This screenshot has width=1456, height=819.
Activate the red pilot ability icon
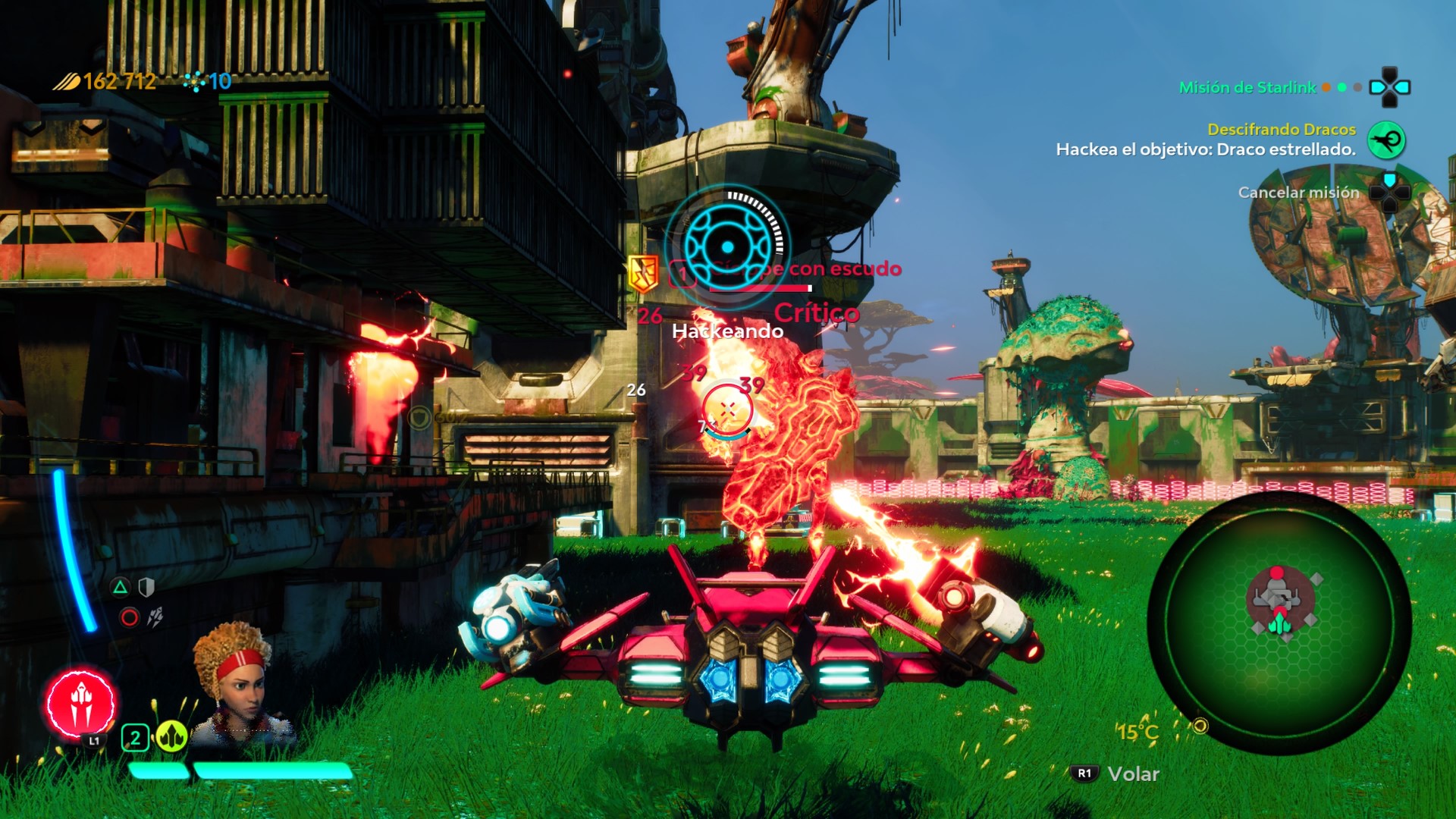(x=80, y=704)
